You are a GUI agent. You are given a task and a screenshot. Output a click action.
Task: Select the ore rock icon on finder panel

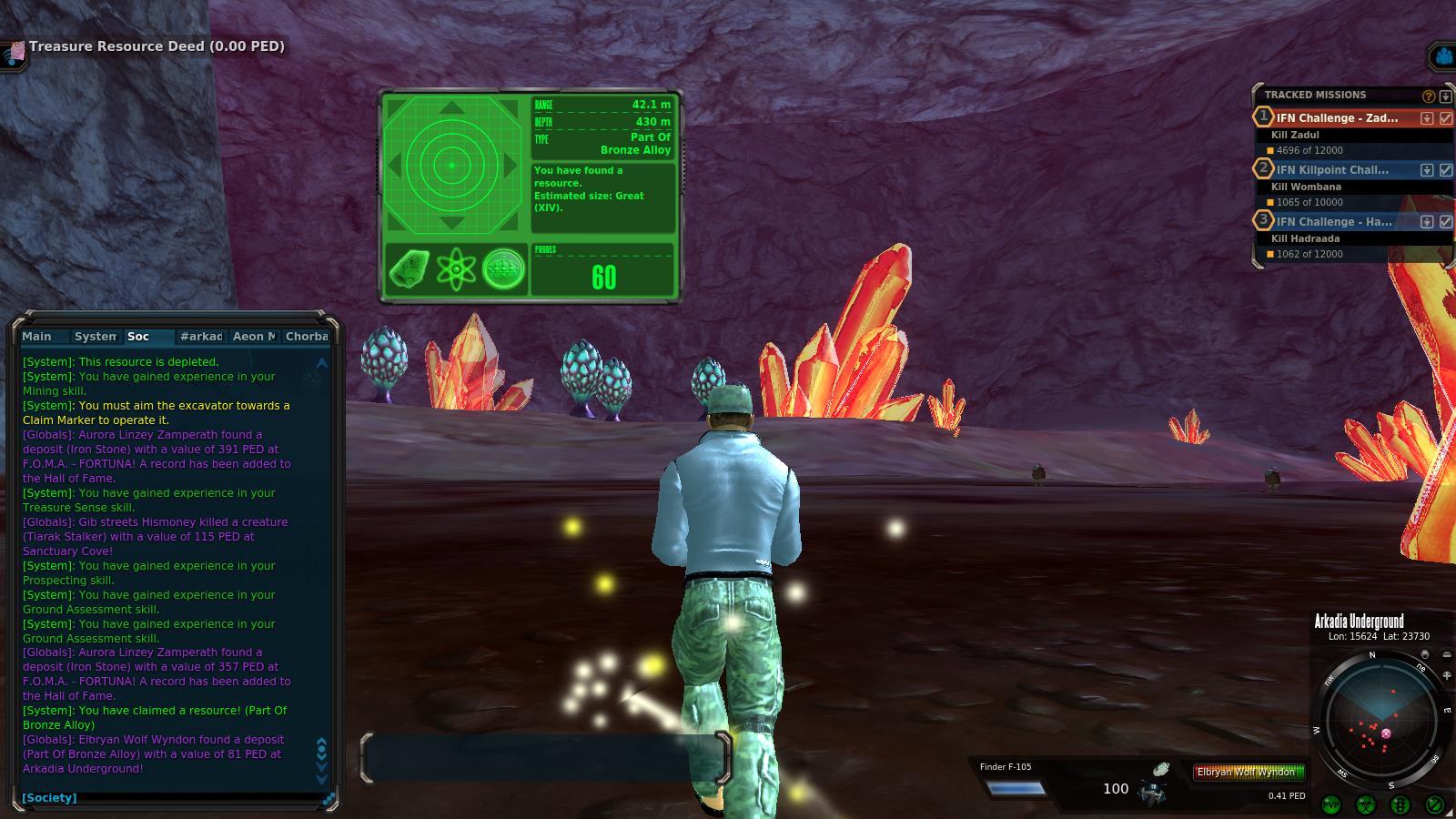(x=409, y=269)
